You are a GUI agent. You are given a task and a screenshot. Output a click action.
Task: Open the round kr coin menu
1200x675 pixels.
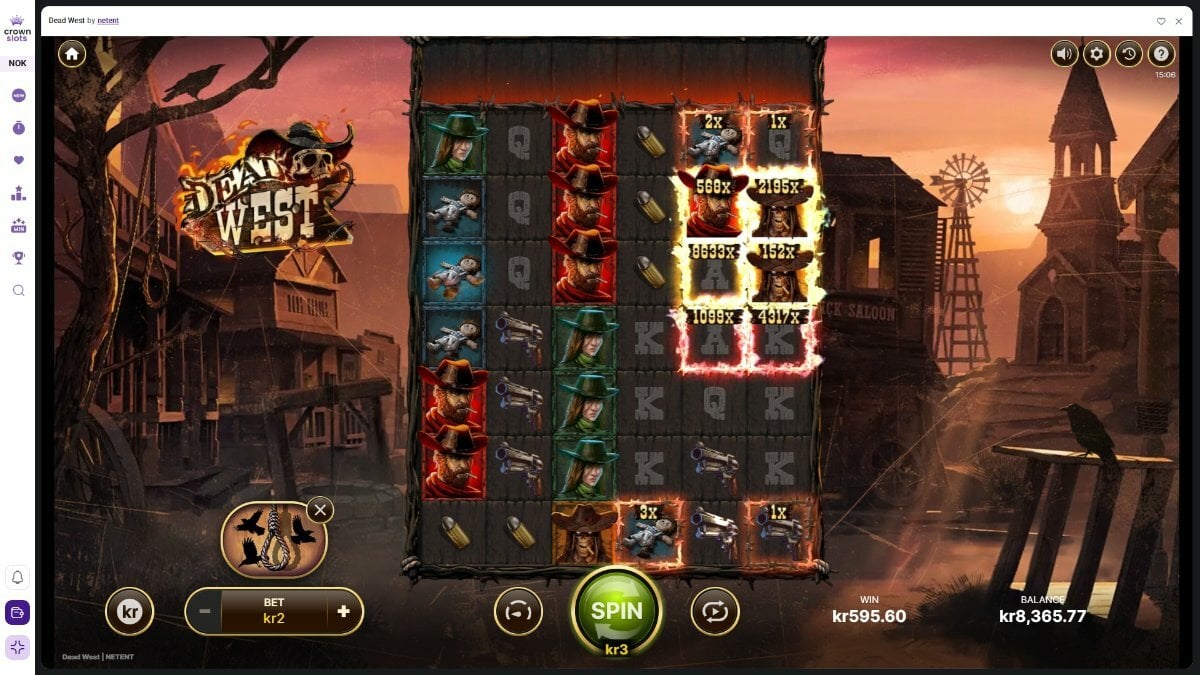click(x=130, y=611)
